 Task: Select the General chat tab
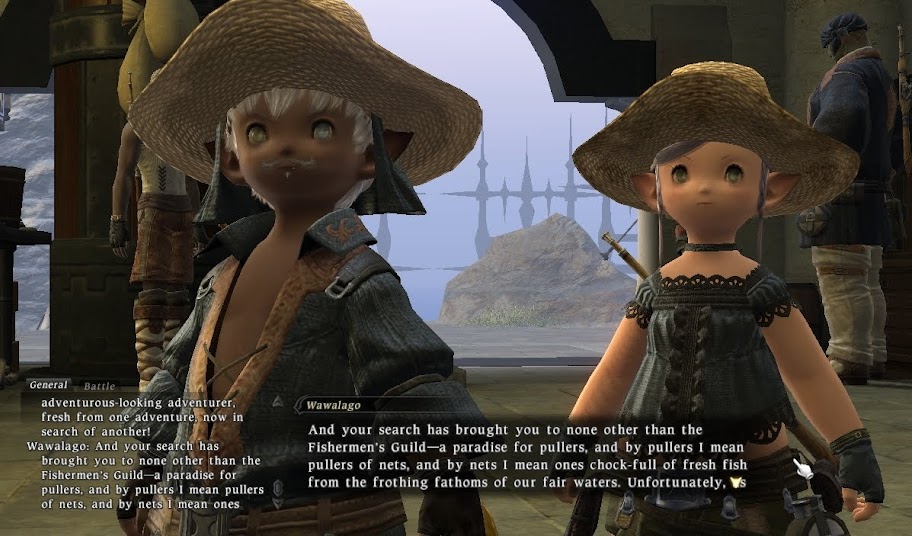(48, 385)
